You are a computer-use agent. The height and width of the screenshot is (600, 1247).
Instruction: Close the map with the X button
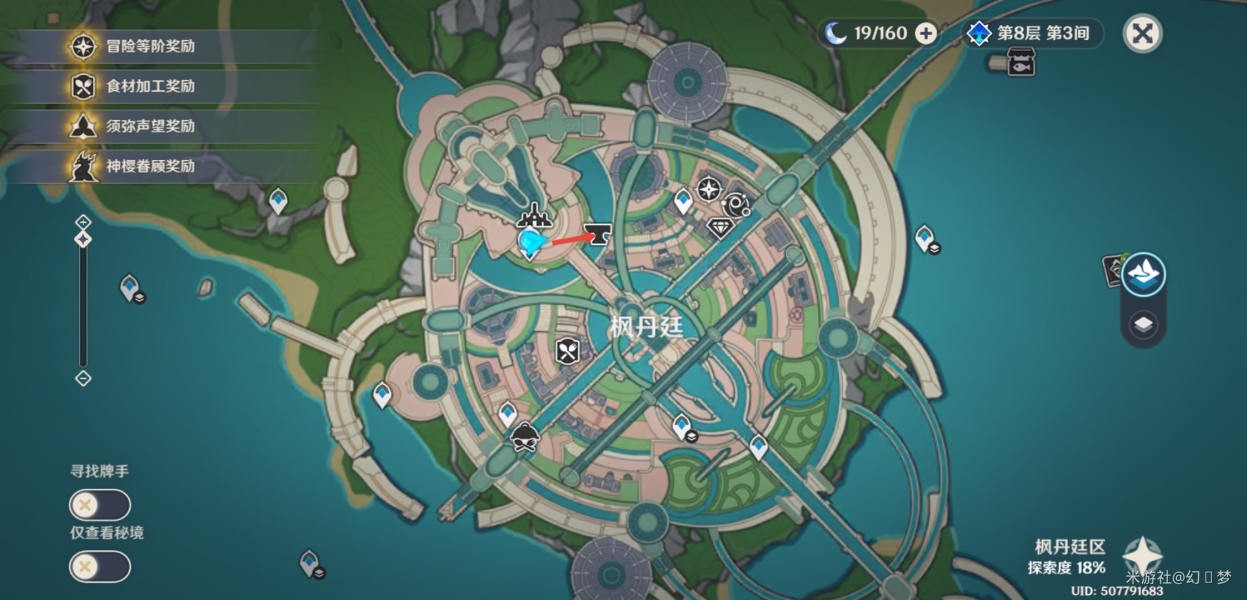(x=1142, y=34)
